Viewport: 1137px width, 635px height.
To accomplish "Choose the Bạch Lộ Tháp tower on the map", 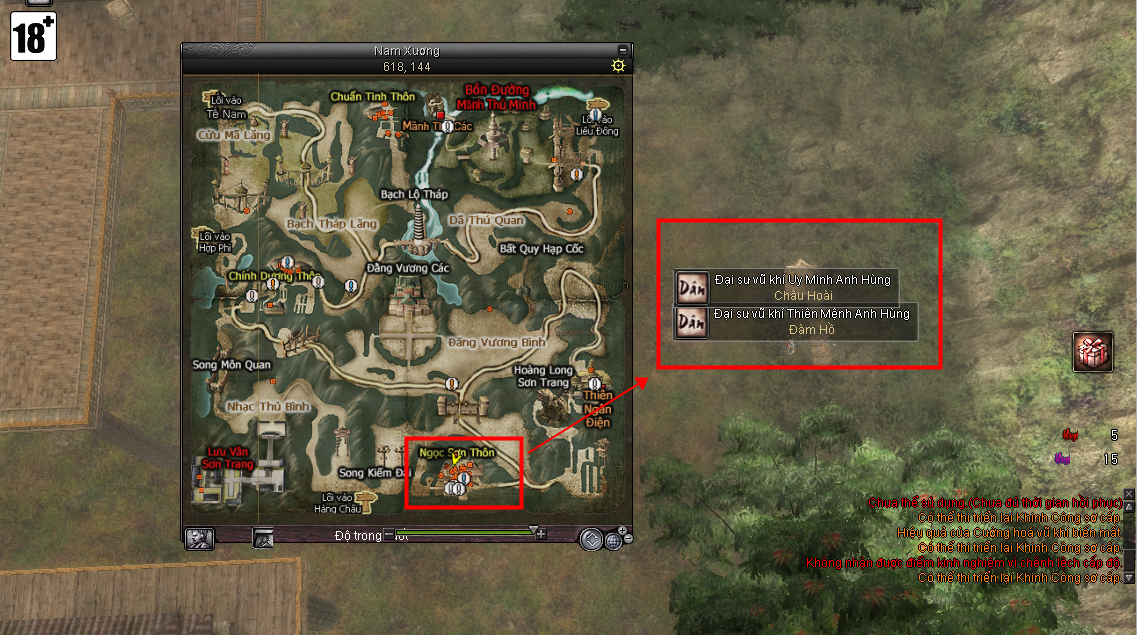I will [x=415, y=193].
